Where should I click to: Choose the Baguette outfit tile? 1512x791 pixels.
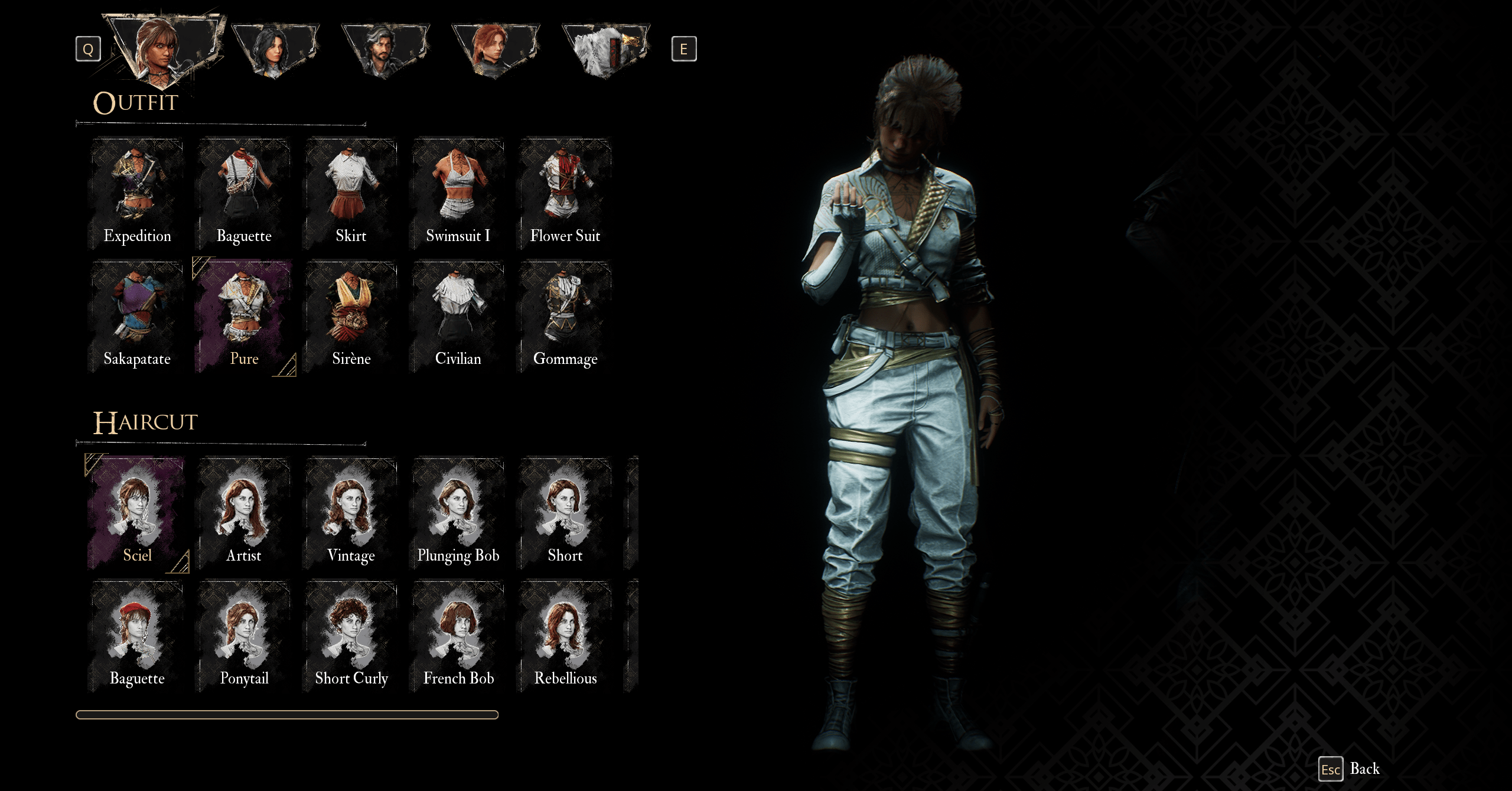[x=244, y=194]
